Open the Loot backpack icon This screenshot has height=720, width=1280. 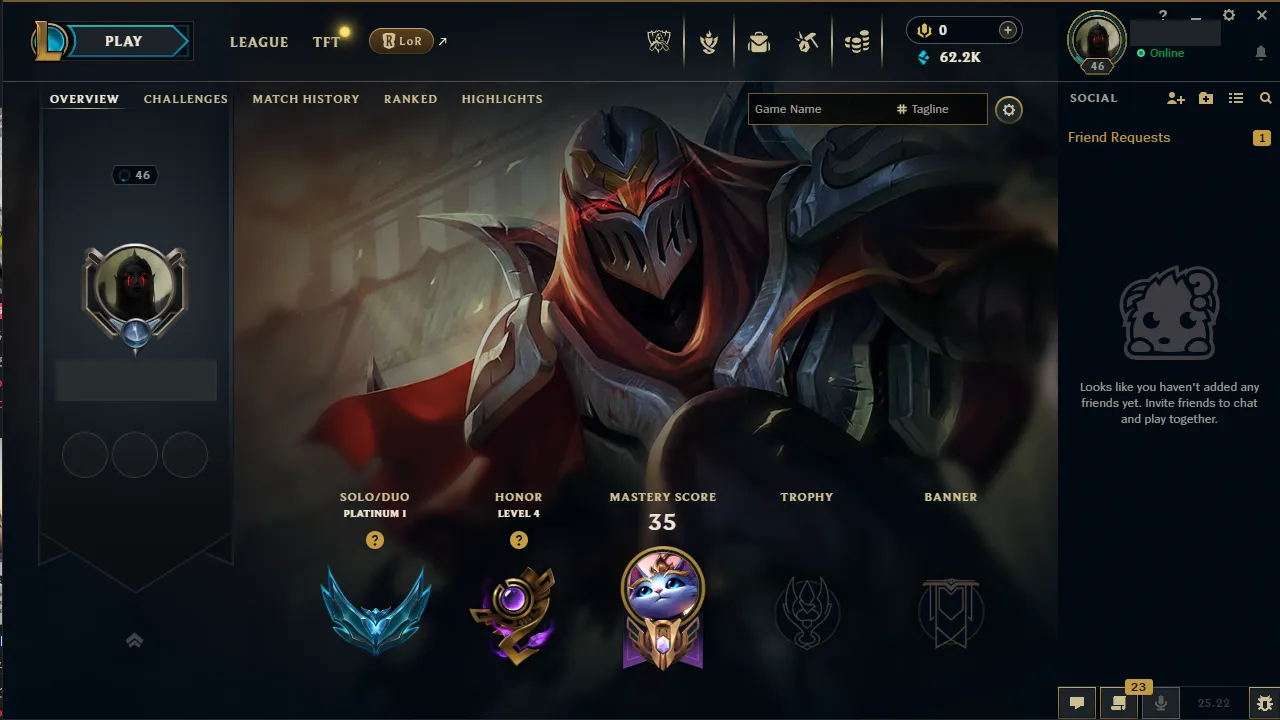tap(758, 41)
